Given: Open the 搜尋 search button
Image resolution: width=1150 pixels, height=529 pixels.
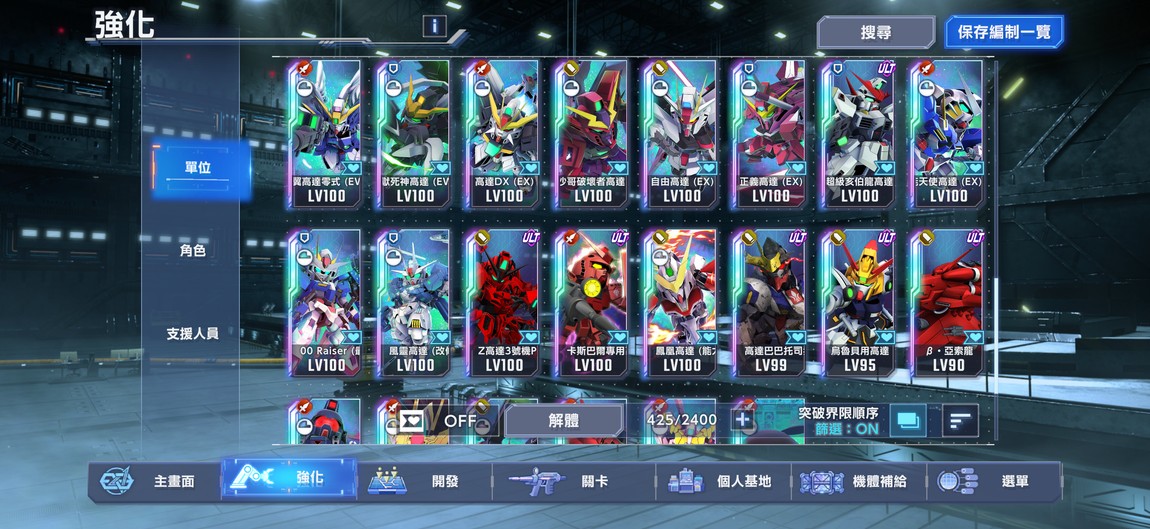Looking at the screenshot, I should [x=875, y=32].
